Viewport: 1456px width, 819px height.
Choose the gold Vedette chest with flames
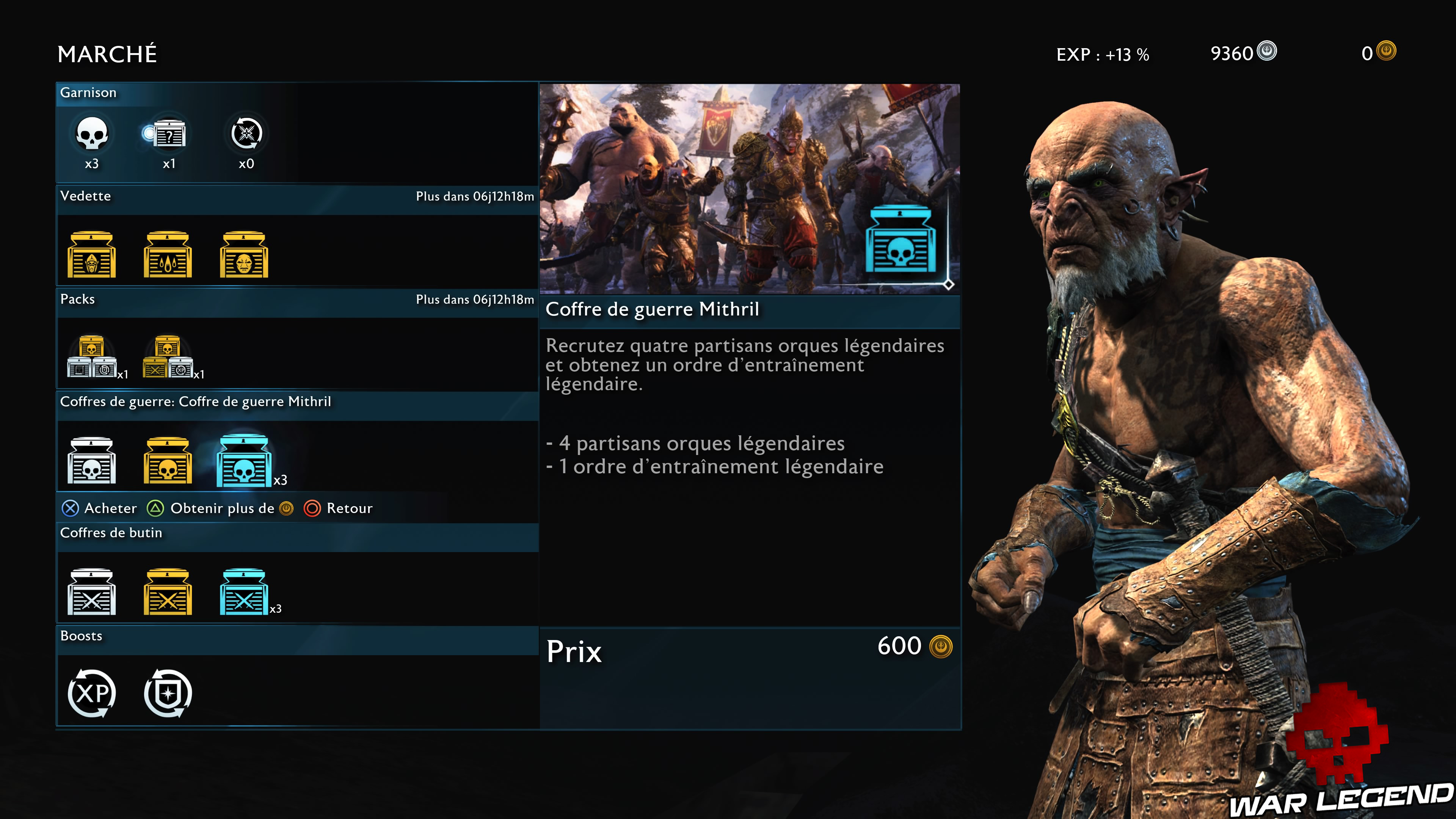point(168,255)
